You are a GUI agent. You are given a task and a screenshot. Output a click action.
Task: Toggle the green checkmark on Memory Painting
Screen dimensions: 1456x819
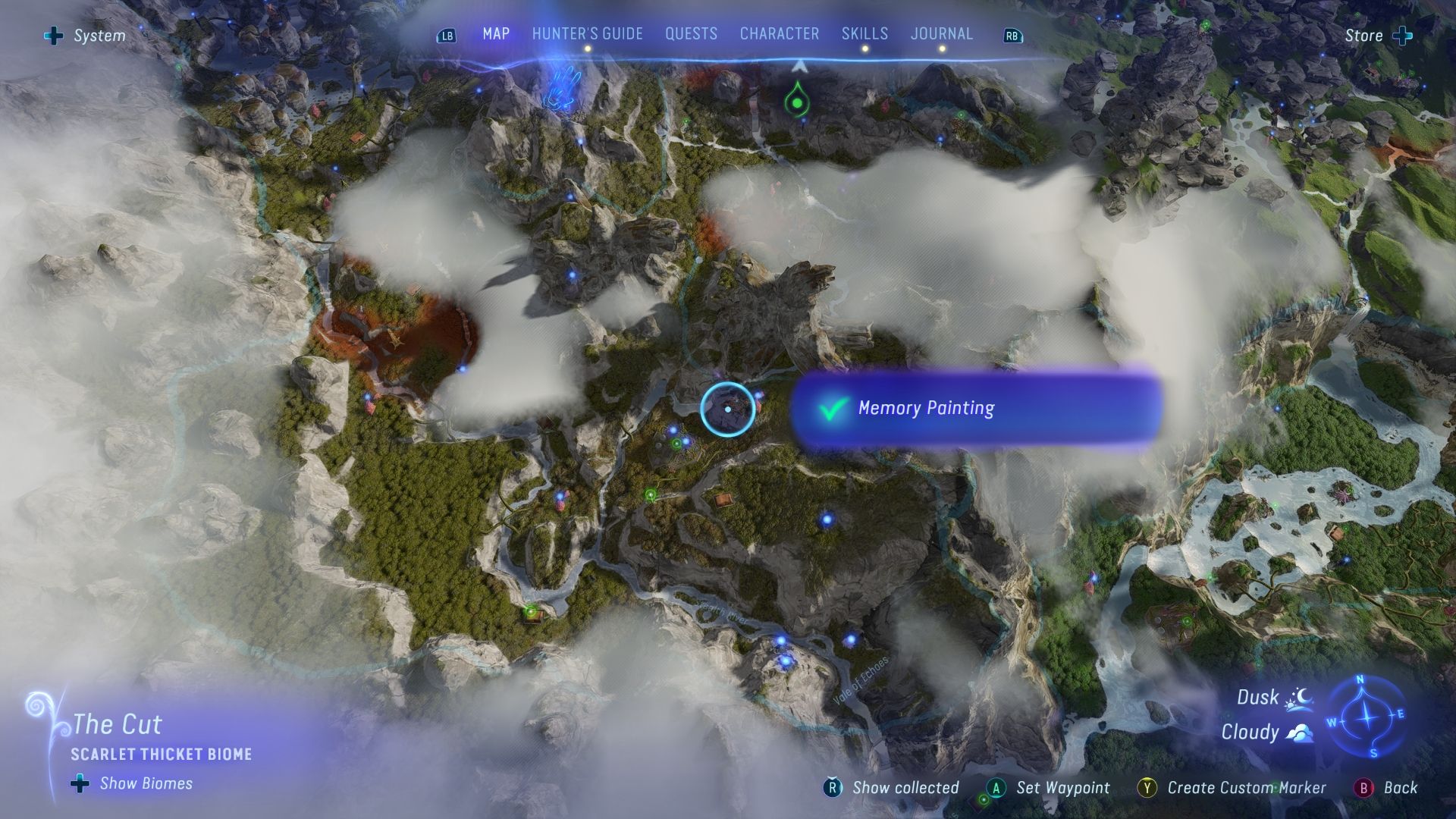coord(832,409)
